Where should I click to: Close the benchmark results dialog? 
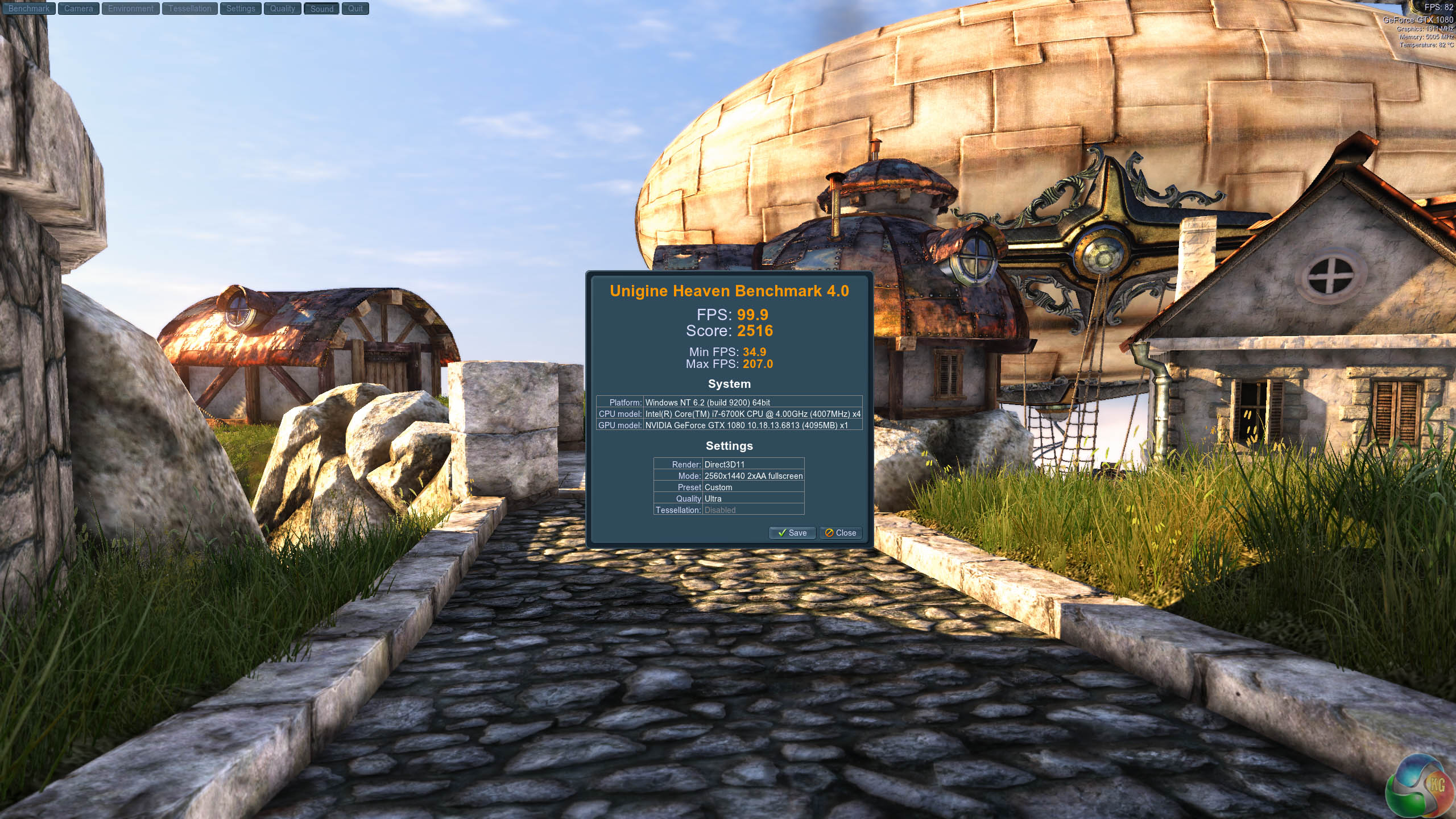pyautogui.click(x=841, y=533)
